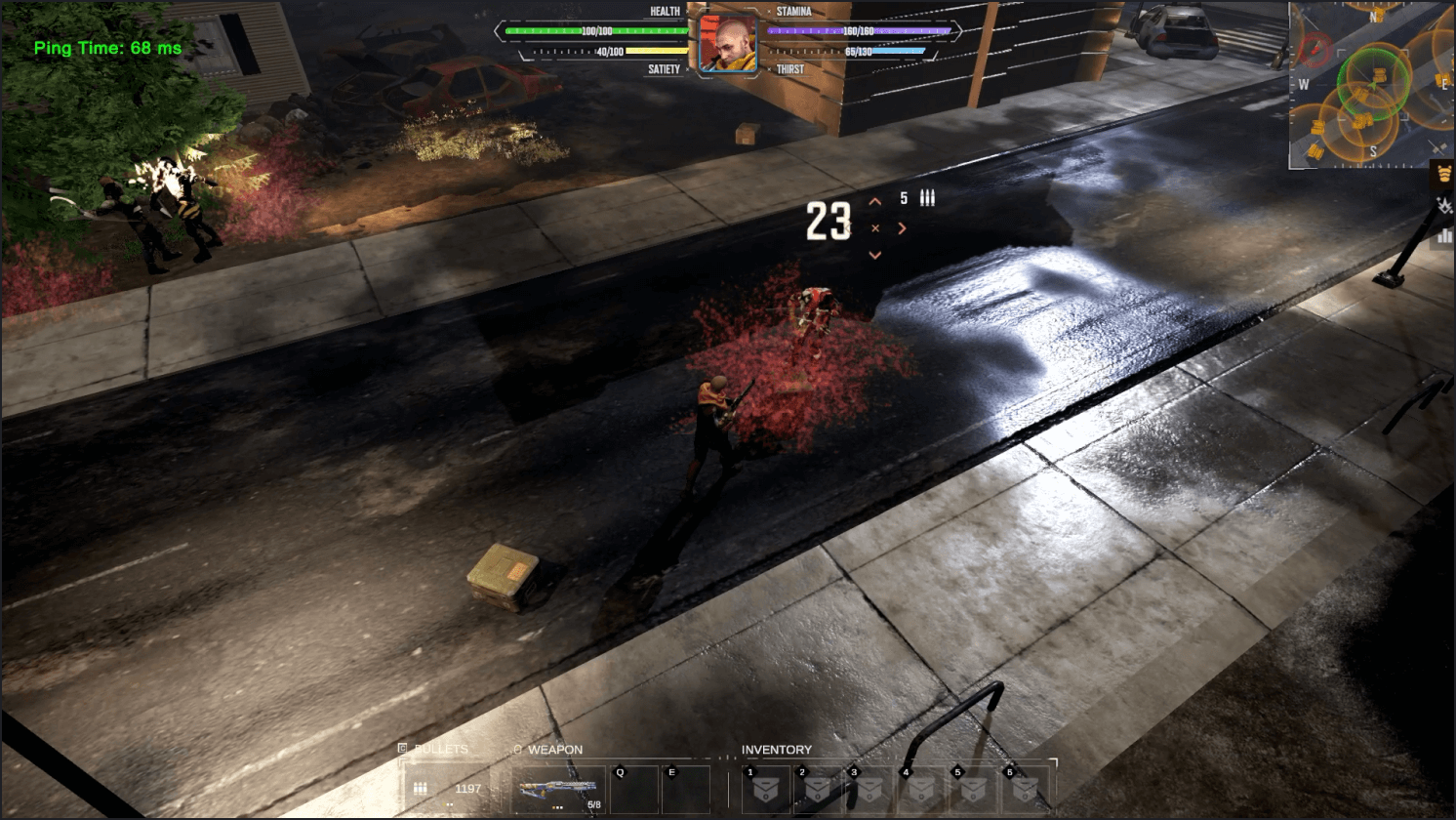The image size is (1456, 820).
Task: Open the INVENTORY section header
Action: point(774,750)
